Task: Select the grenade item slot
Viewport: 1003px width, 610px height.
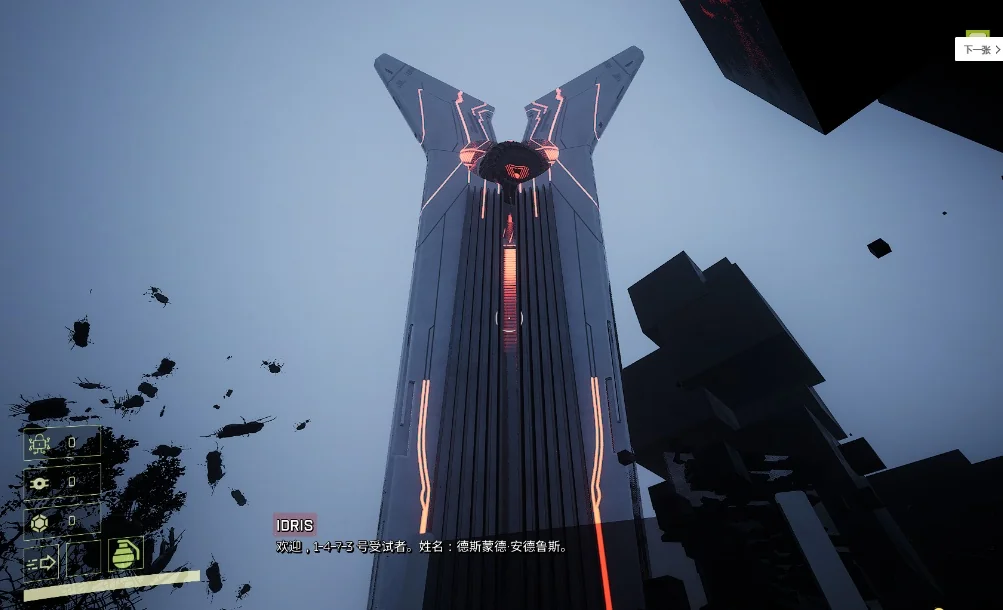Action: 125,555
